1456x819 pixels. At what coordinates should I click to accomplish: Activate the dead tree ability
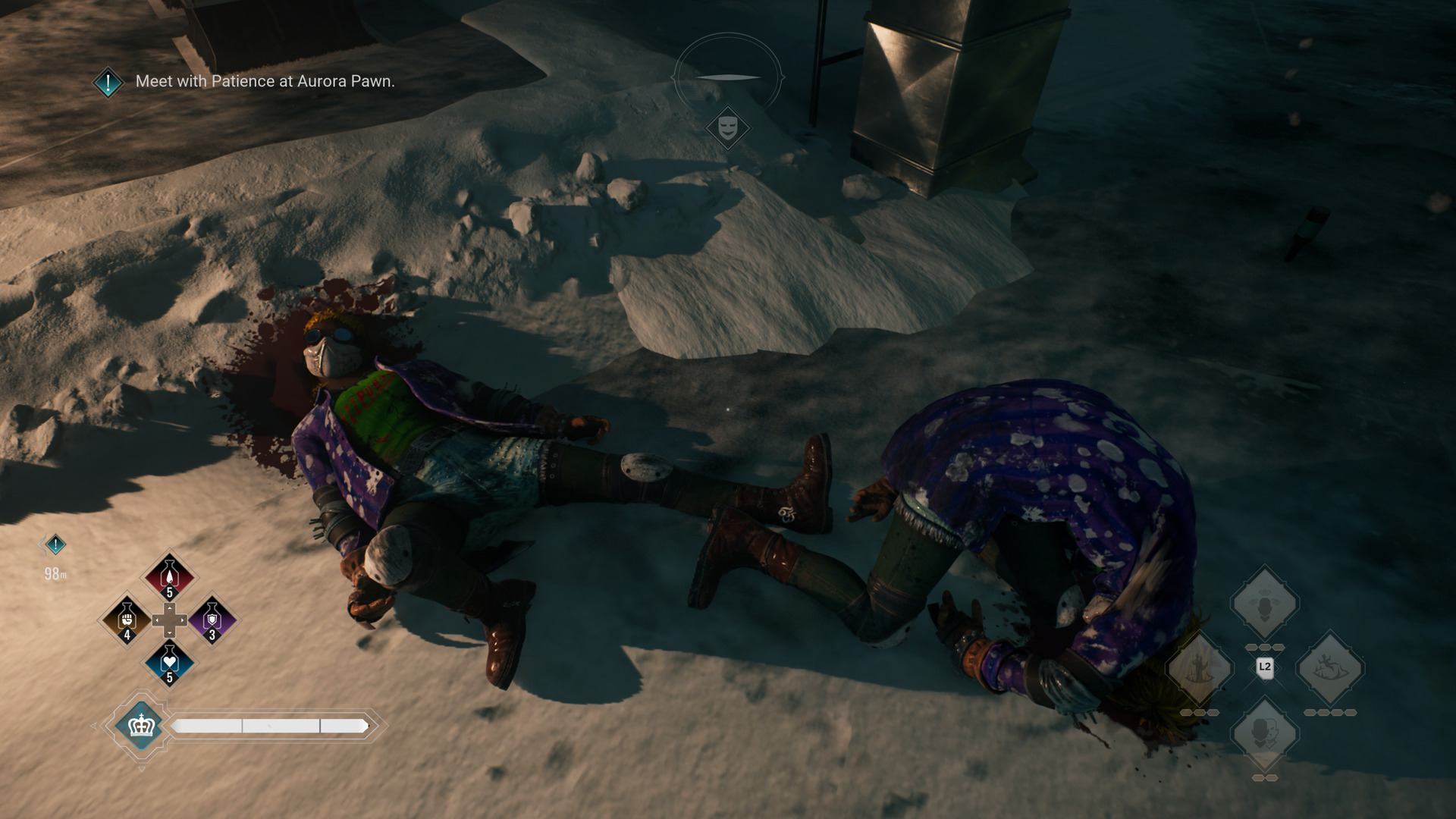[x=1199, y=670]
